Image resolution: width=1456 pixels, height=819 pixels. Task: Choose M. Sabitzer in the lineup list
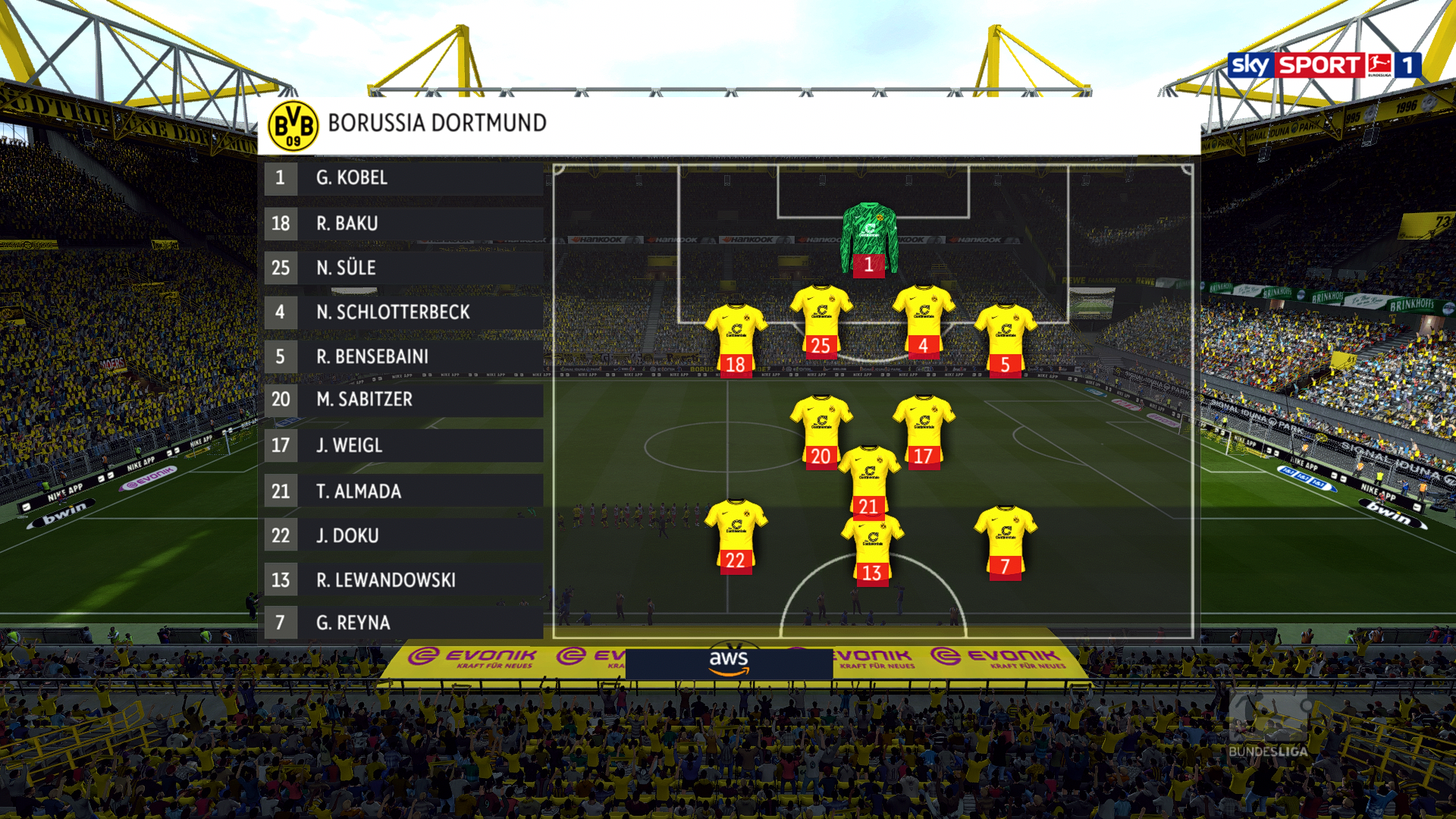tap(403, 400)
